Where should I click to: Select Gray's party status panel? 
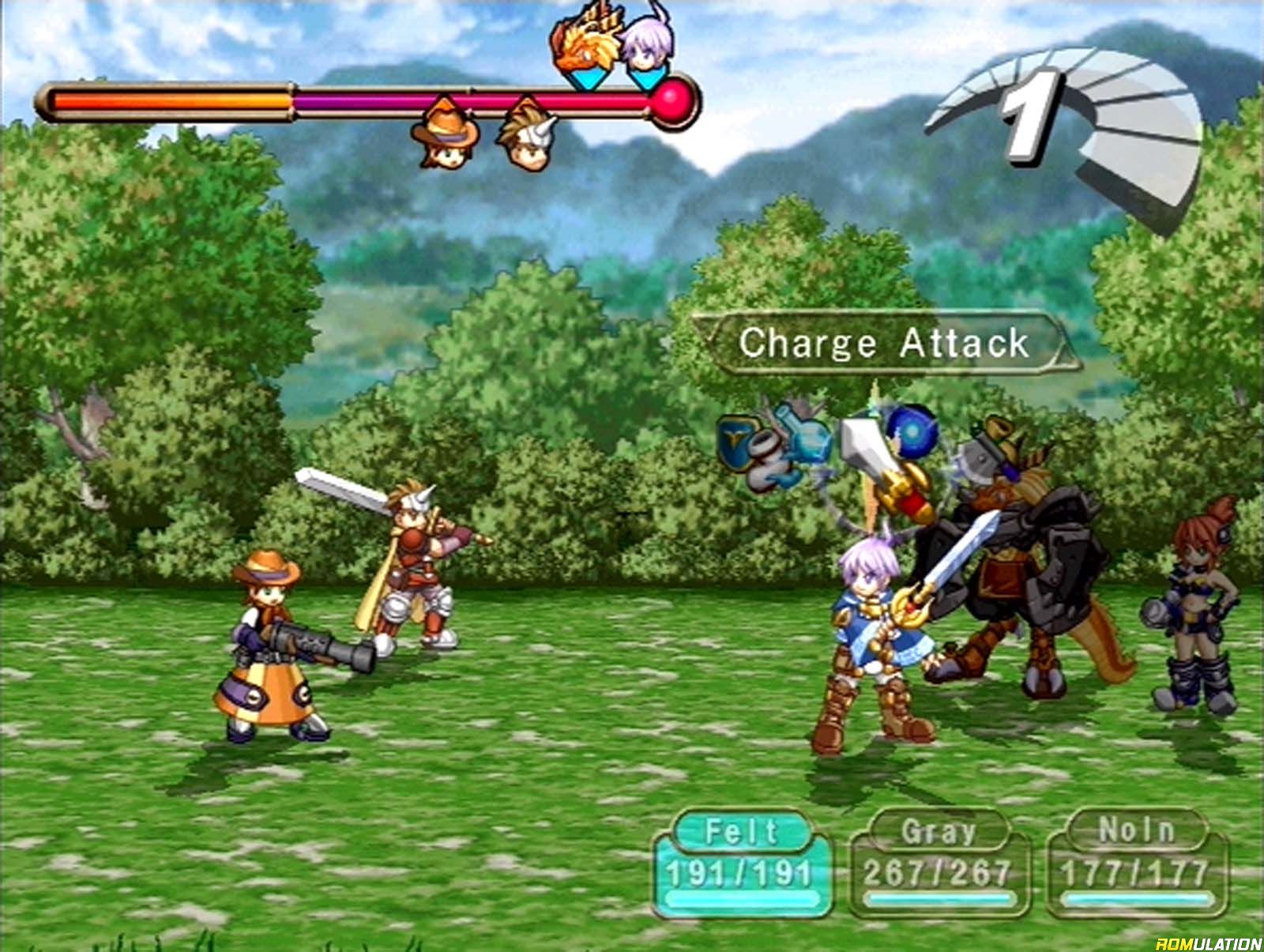pyautogui.click(x=938, y=862)
